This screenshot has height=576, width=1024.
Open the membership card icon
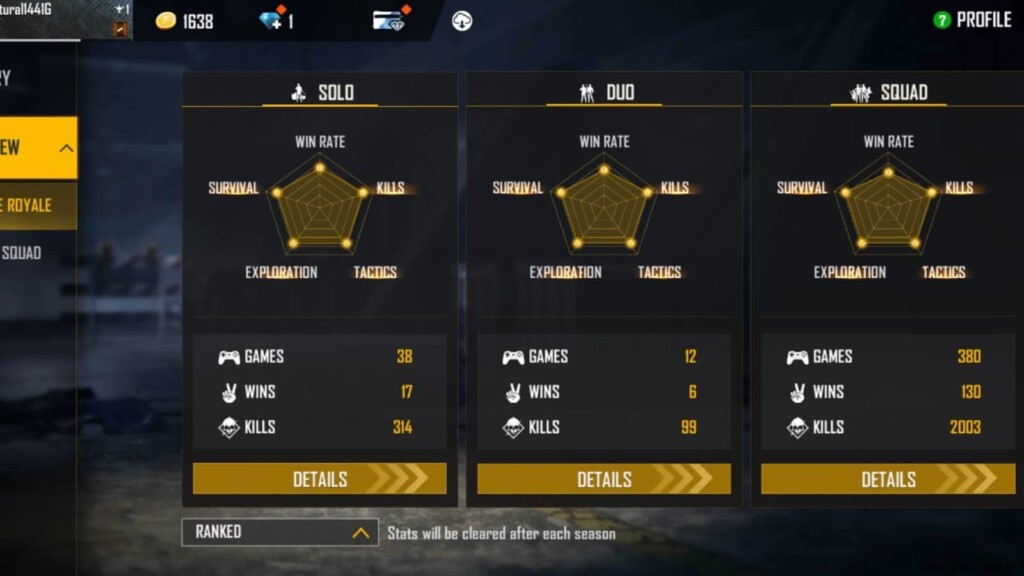tap(390, 20)
